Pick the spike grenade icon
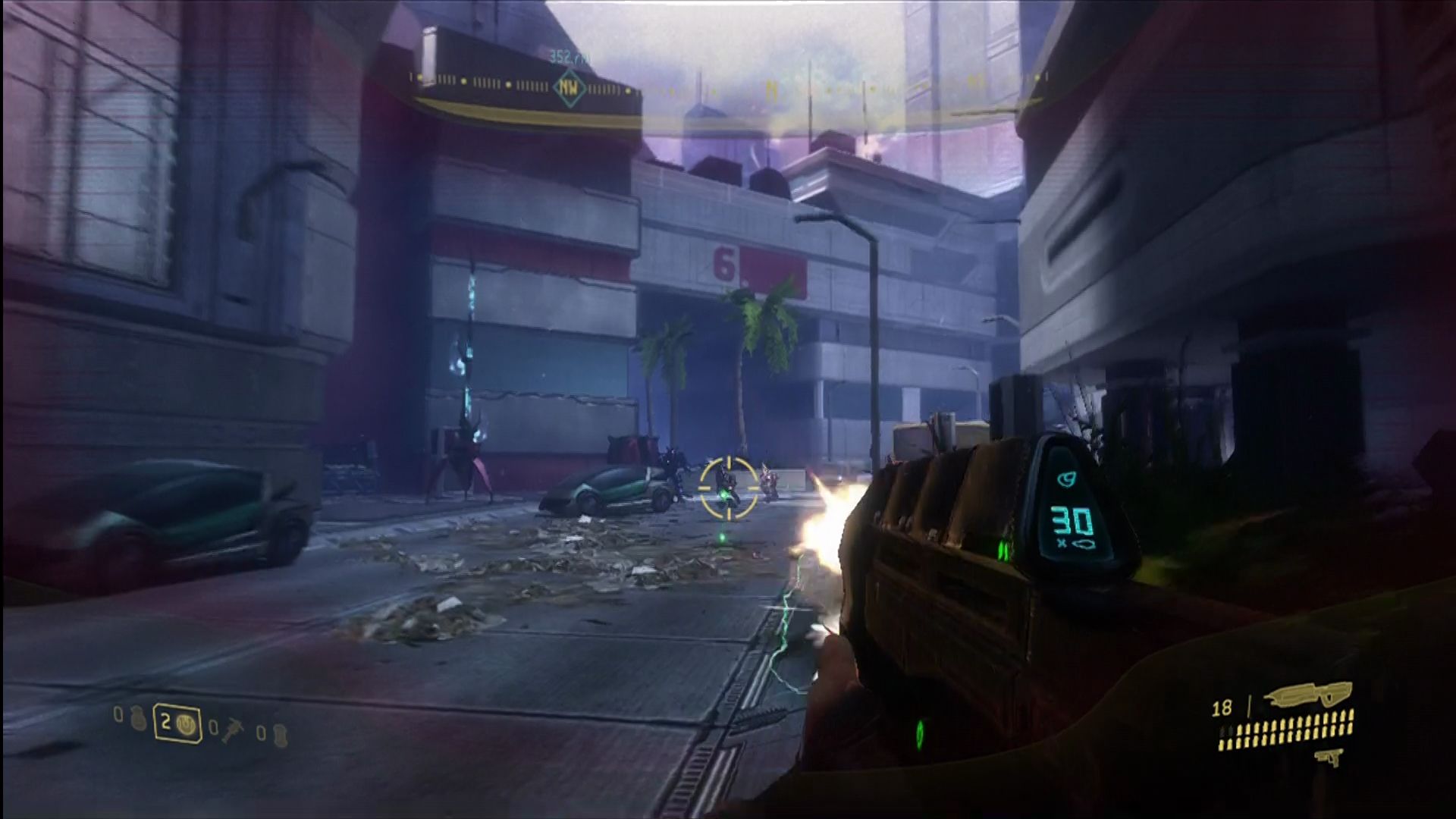 coord(231,732)
